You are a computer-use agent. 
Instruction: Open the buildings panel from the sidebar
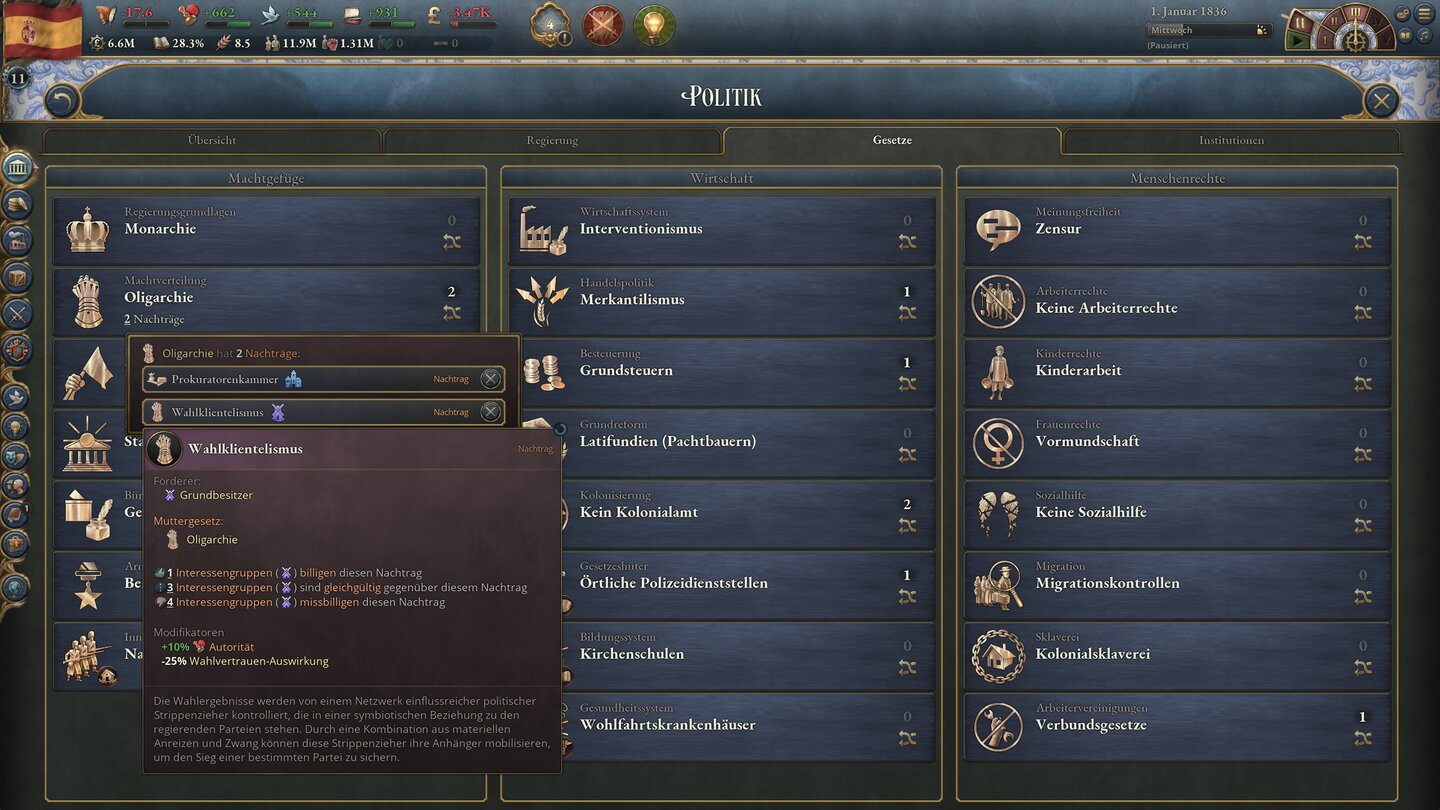pyautogui.click(x=18, y=242)
